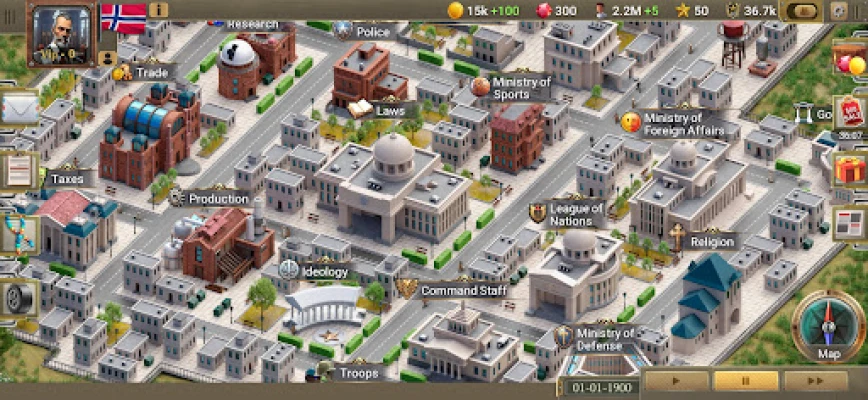Click the Norway flag icon
The width and height of the screenshot is (868, 400).
[x=123, y=16]
